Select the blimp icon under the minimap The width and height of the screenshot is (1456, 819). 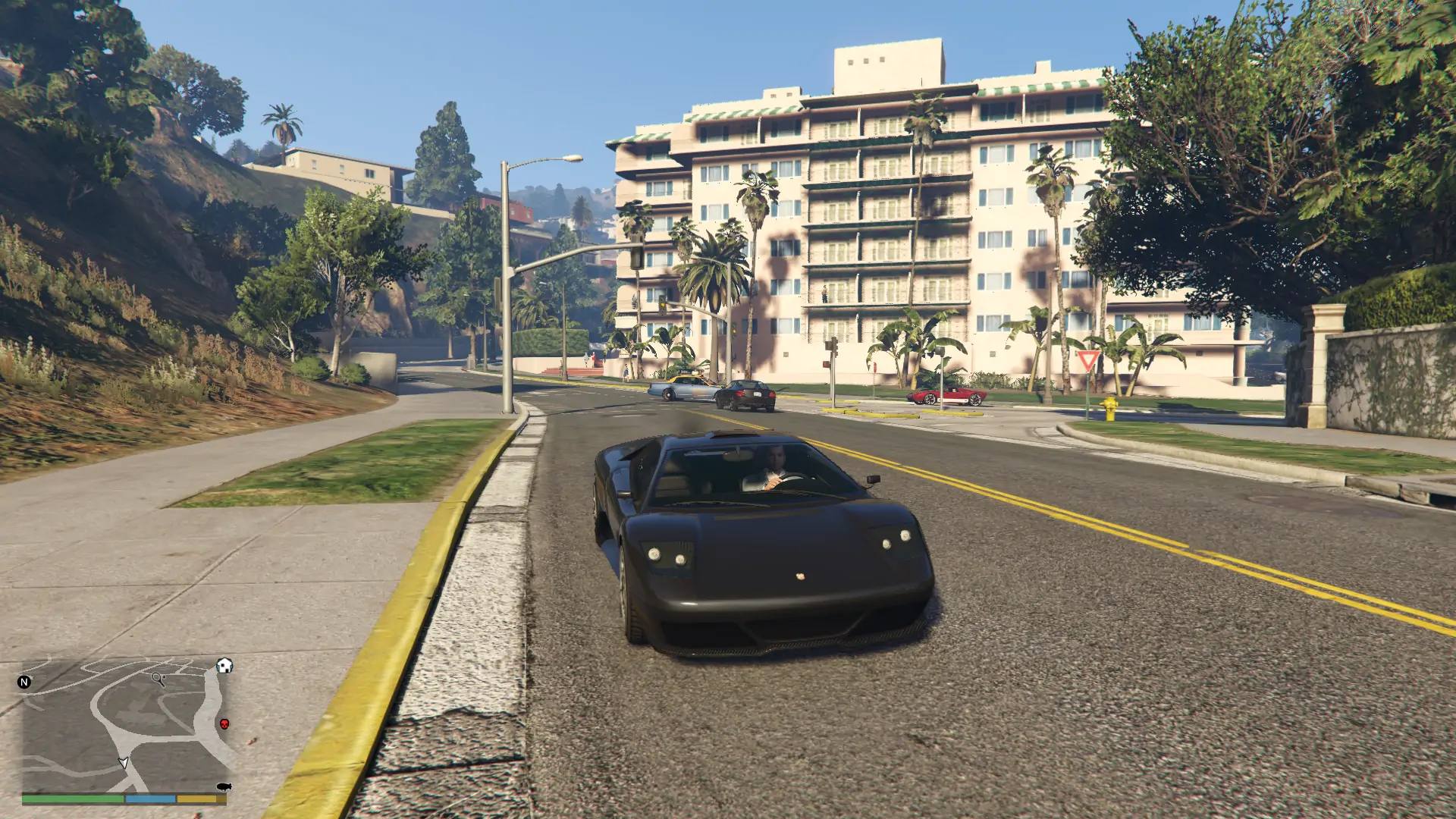pyautogui.click(x=224, y=787)
